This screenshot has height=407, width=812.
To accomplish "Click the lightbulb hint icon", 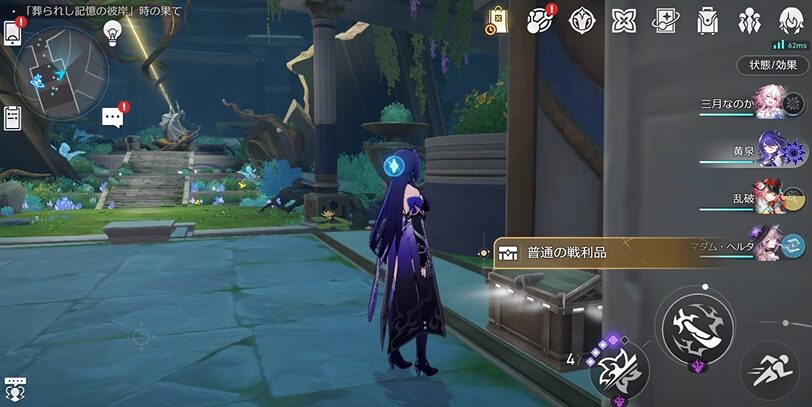I will (113, 34).
